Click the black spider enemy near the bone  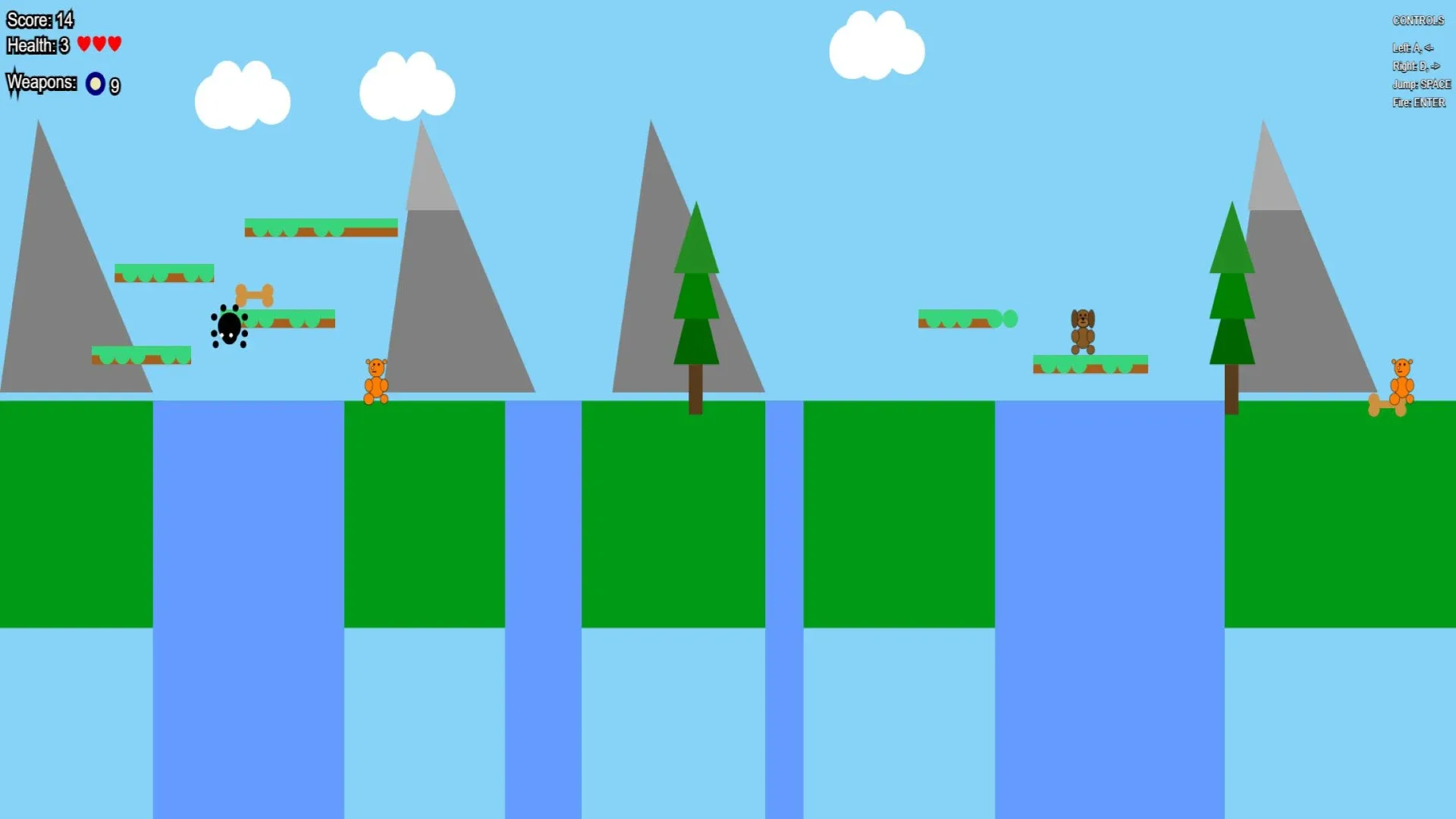point(230,327)
